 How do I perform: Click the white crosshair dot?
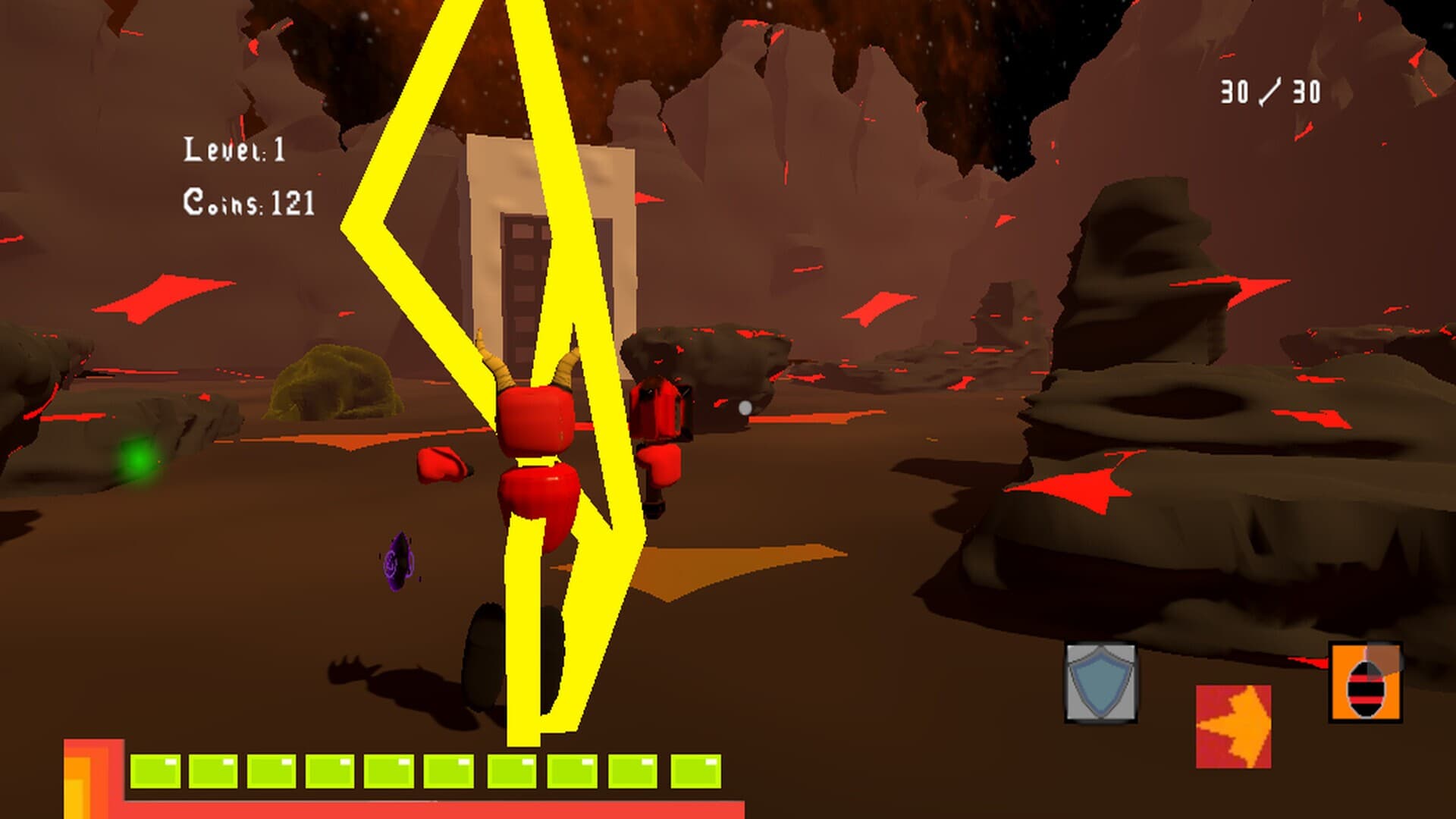coord(745,408)
